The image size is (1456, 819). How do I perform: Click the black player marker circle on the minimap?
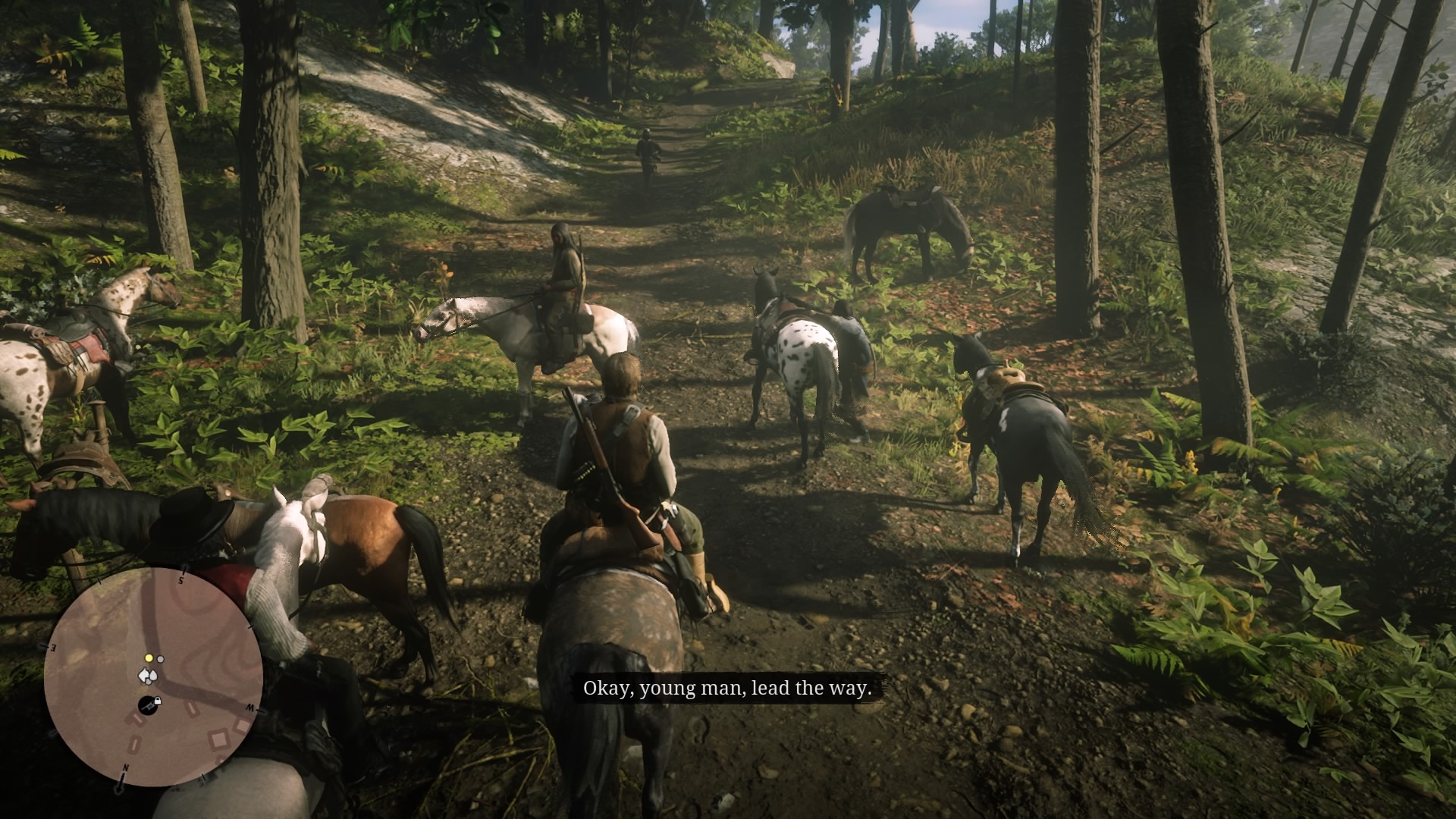(x=148, y=706)
